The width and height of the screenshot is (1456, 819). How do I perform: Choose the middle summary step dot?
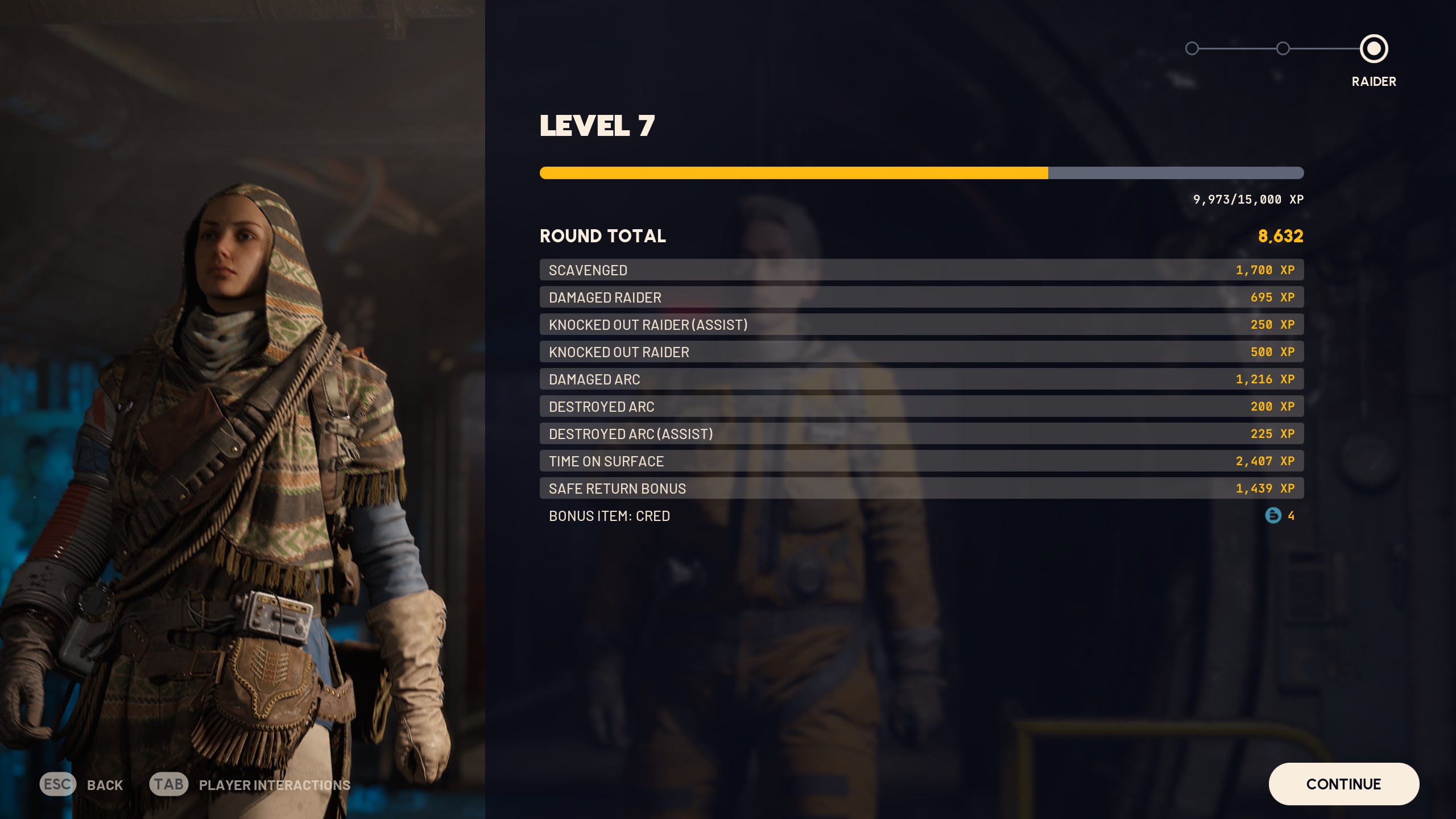click(1283, 49)
